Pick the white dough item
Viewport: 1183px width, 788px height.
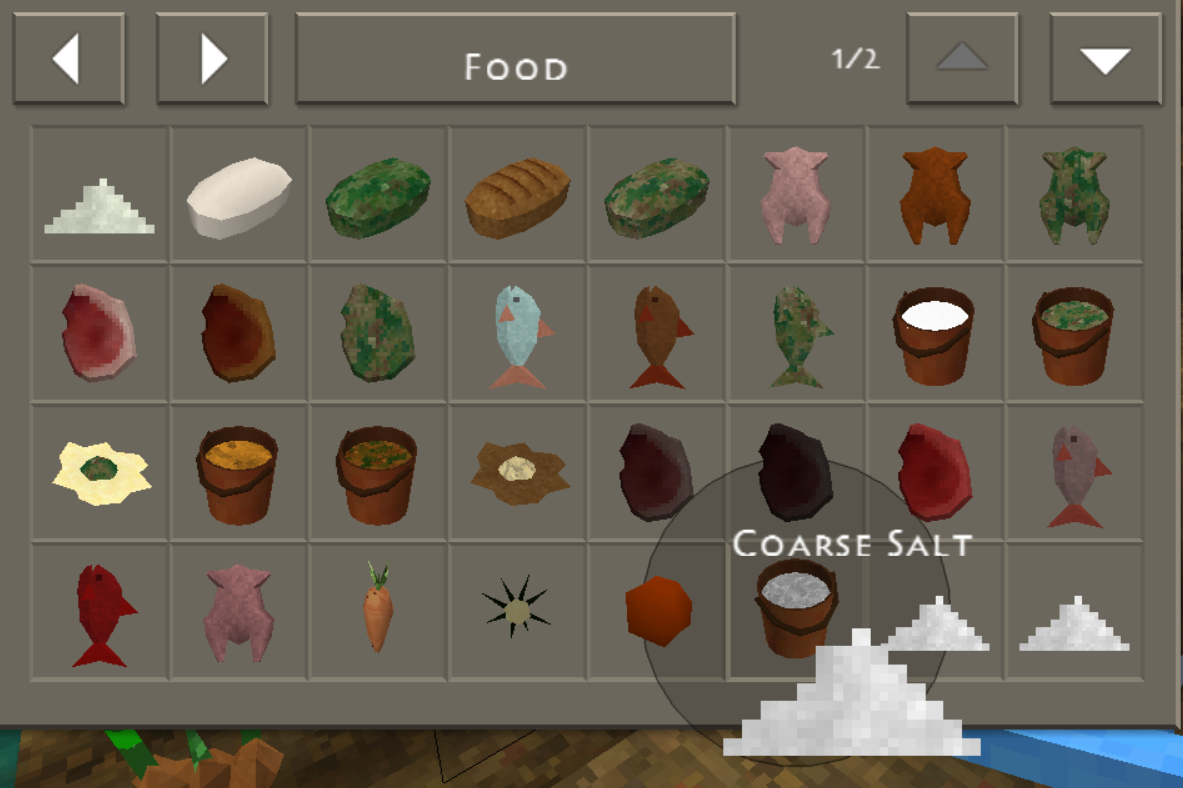click(239, 196)
